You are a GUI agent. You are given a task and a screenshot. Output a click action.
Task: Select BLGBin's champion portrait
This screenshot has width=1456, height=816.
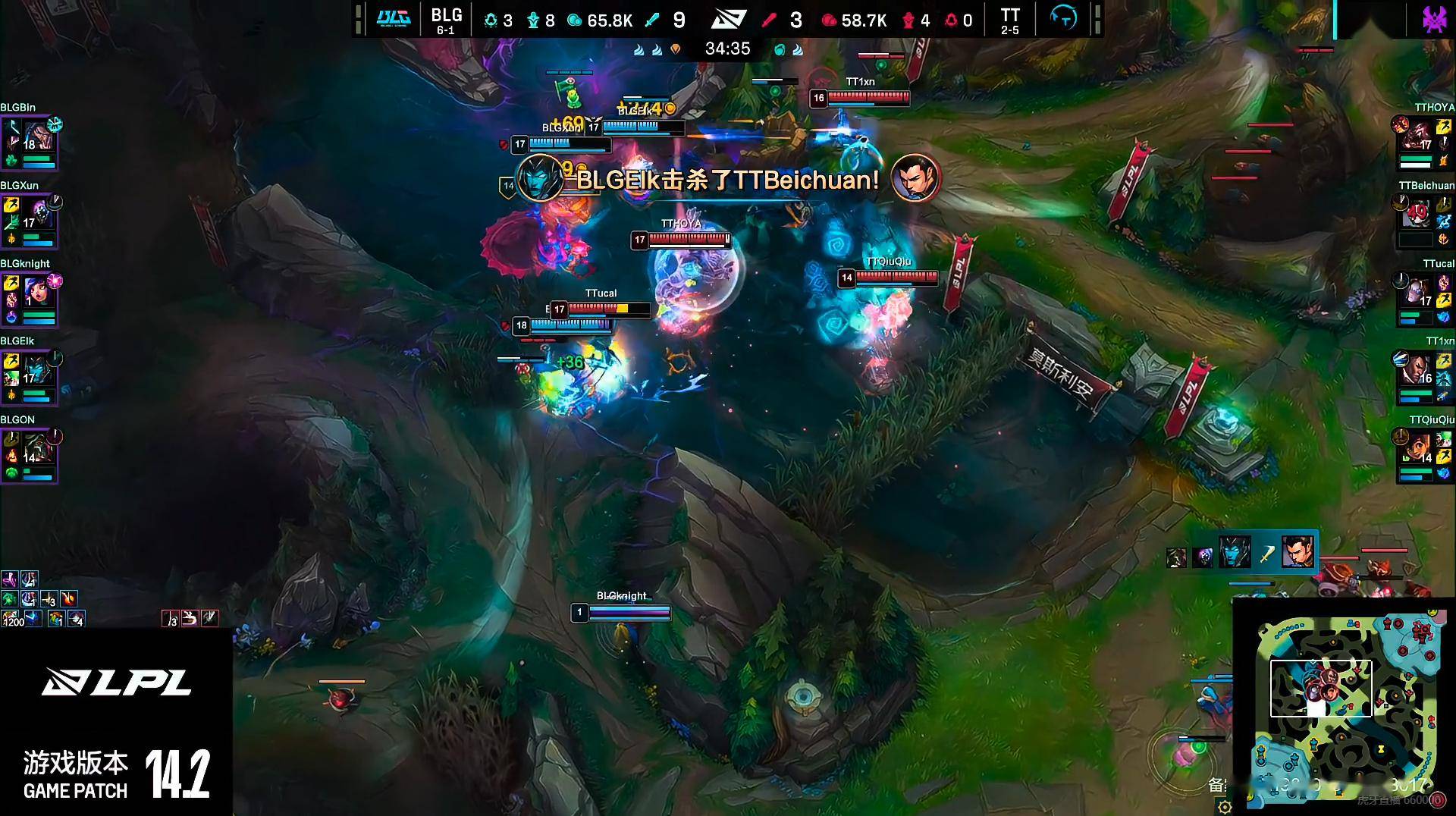point(39,137)
